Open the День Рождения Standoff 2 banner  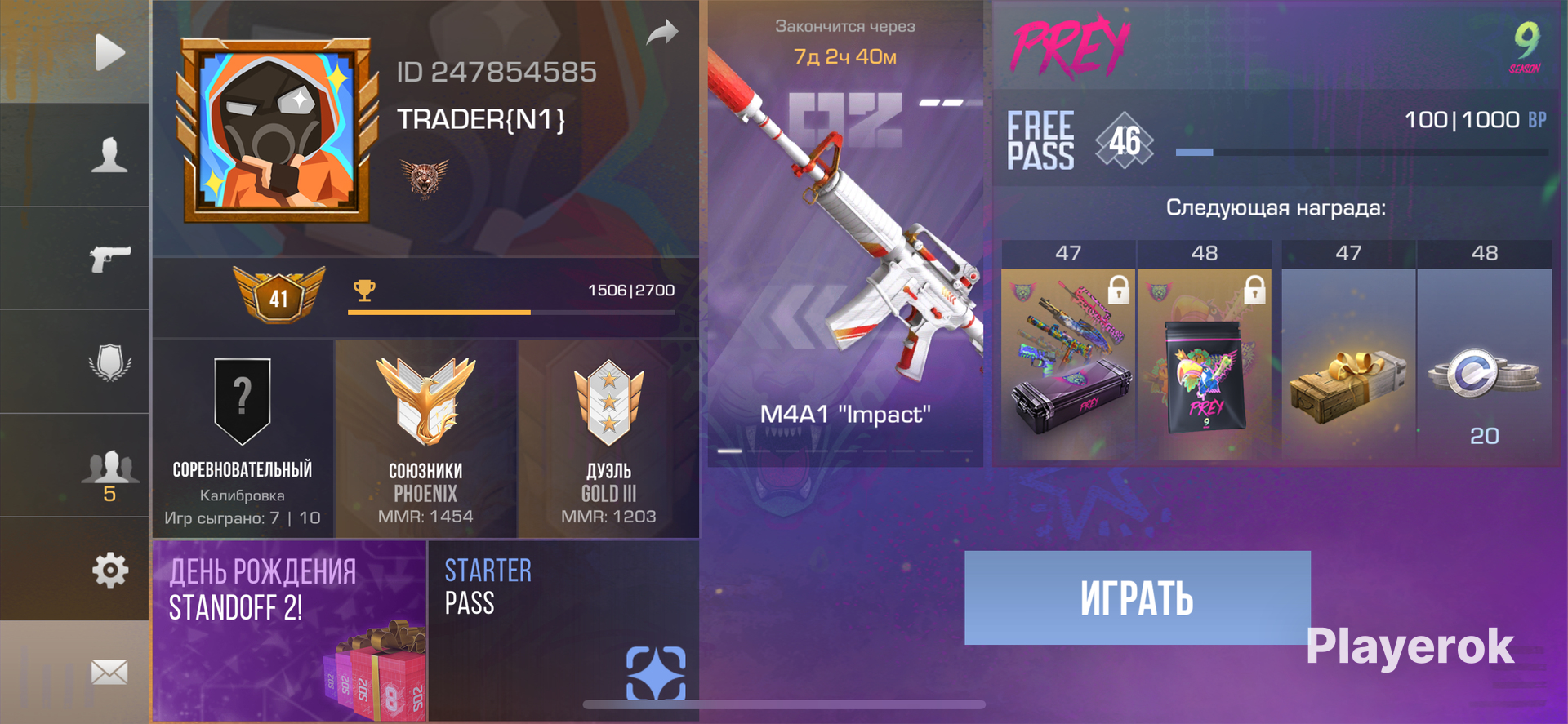pos(290,630)
